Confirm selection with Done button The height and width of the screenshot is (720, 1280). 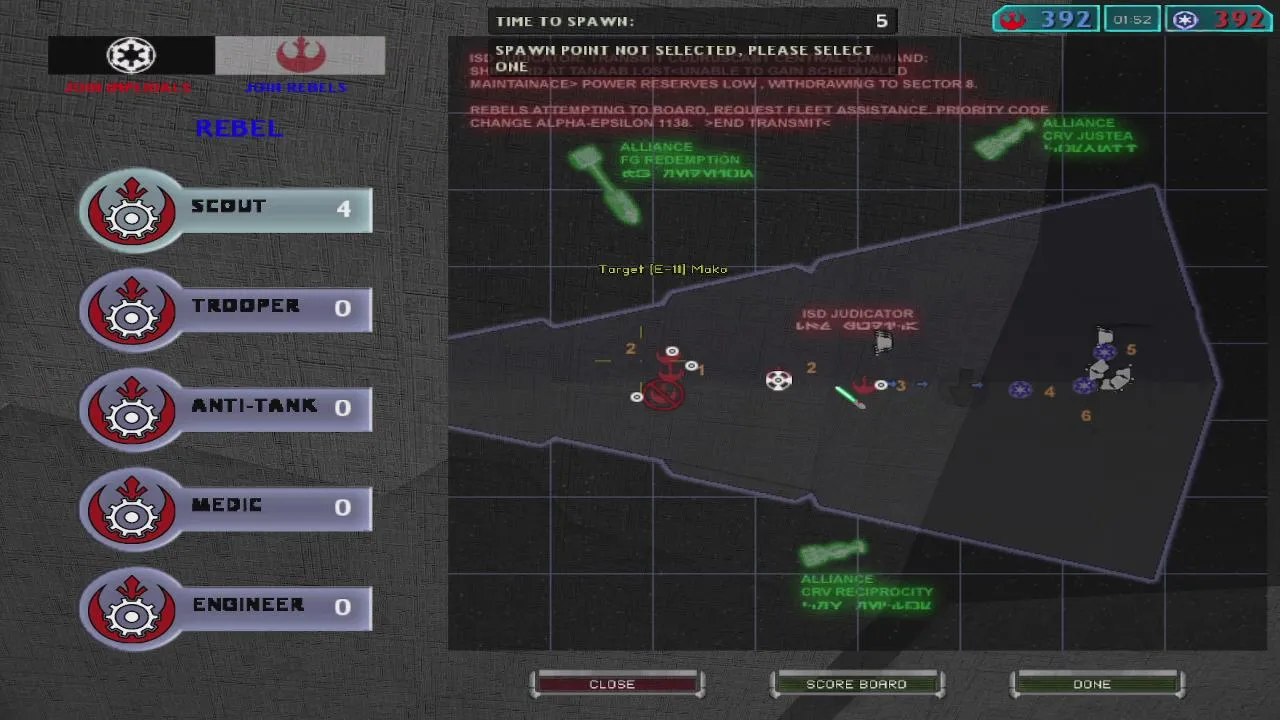pos(1092,684)
